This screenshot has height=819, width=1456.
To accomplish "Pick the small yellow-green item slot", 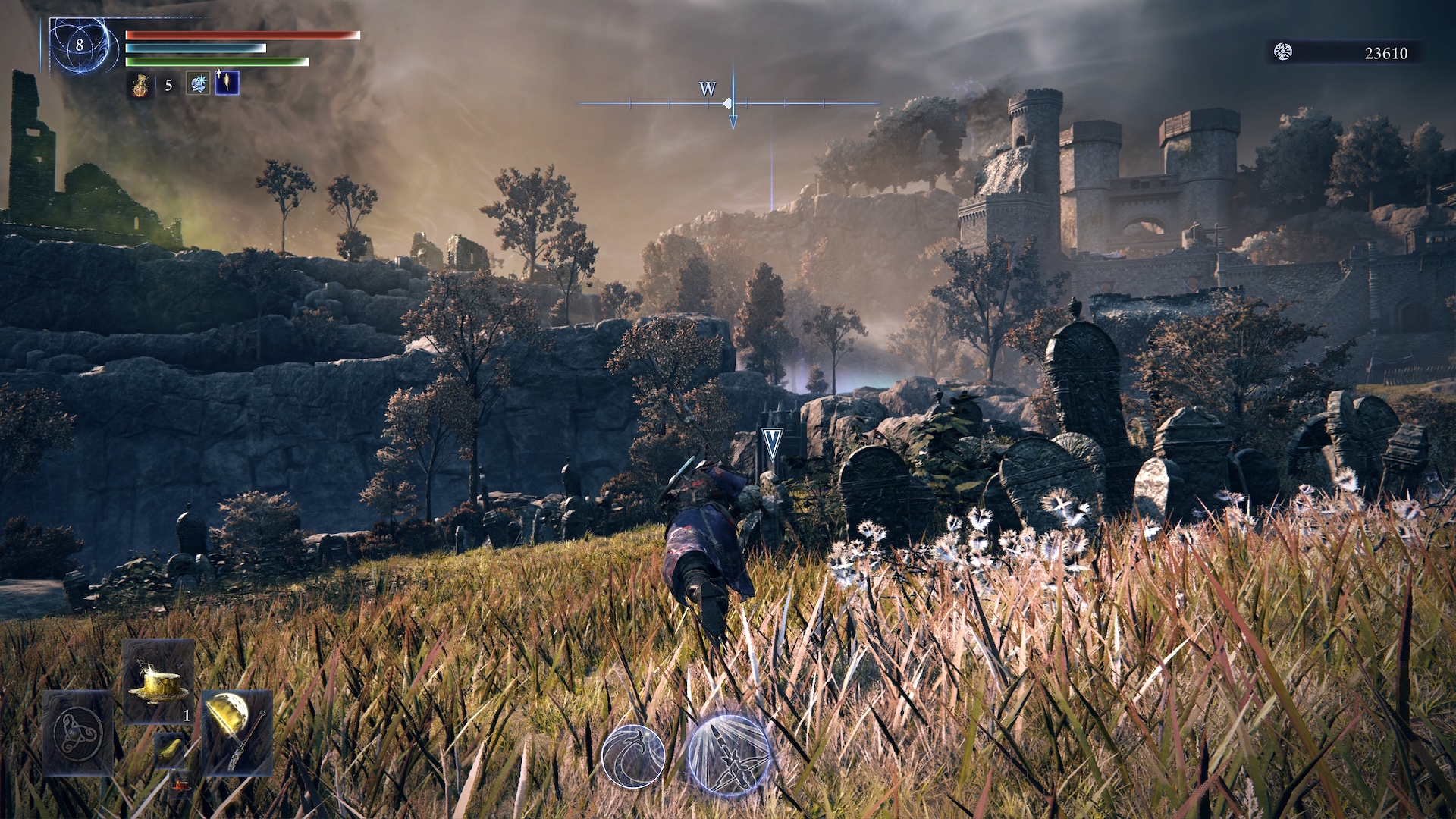I will (x=169, y=749).
